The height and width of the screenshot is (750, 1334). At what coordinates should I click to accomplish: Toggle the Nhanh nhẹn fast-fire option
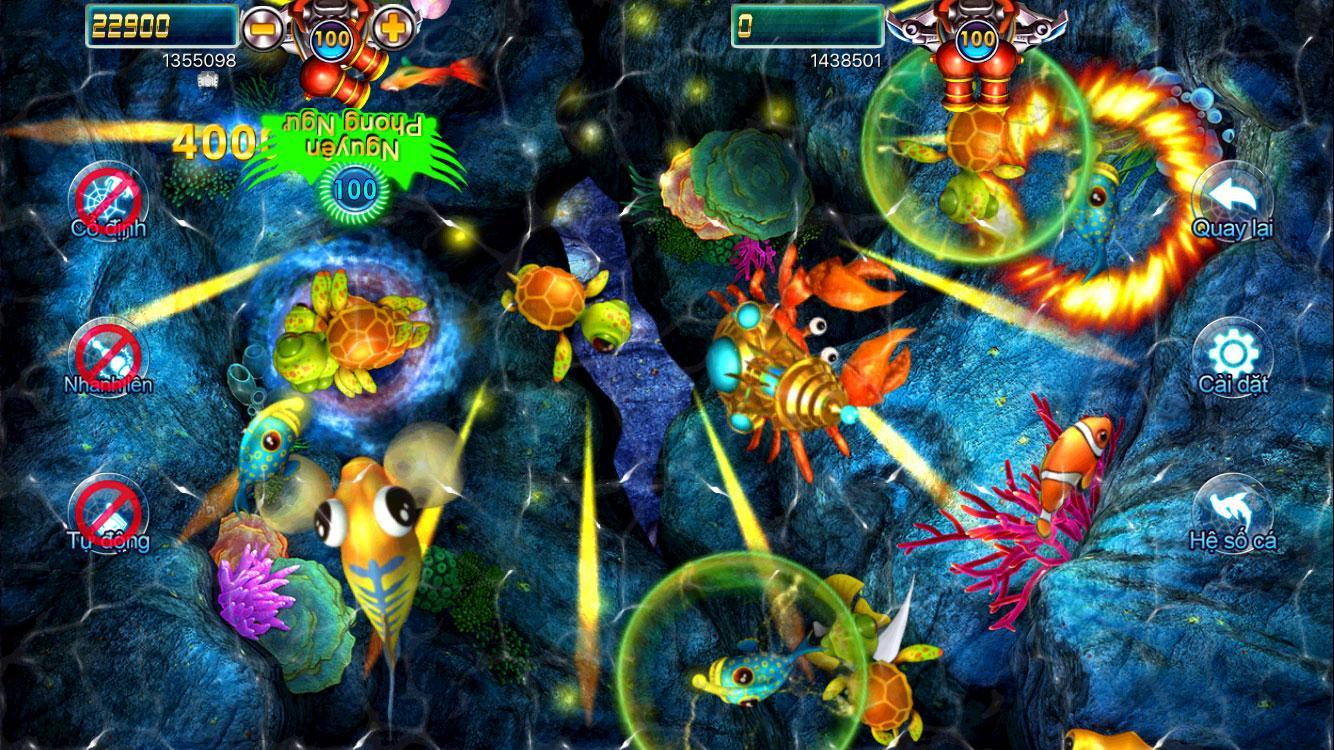pos(108,356)
